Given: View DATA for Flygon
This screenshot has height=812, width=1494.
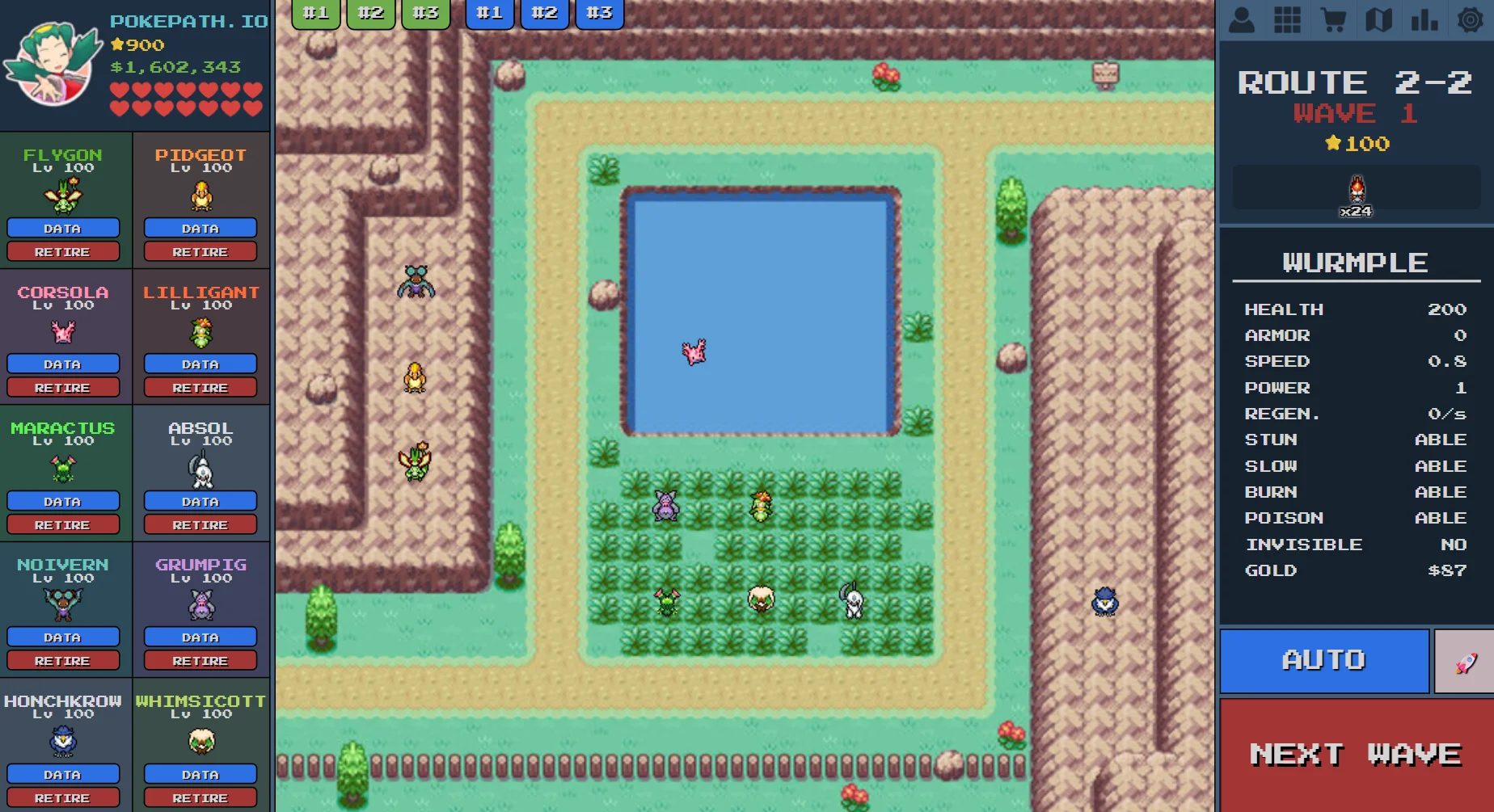Looking at the screenshot, I should click(x=63, y=228).
